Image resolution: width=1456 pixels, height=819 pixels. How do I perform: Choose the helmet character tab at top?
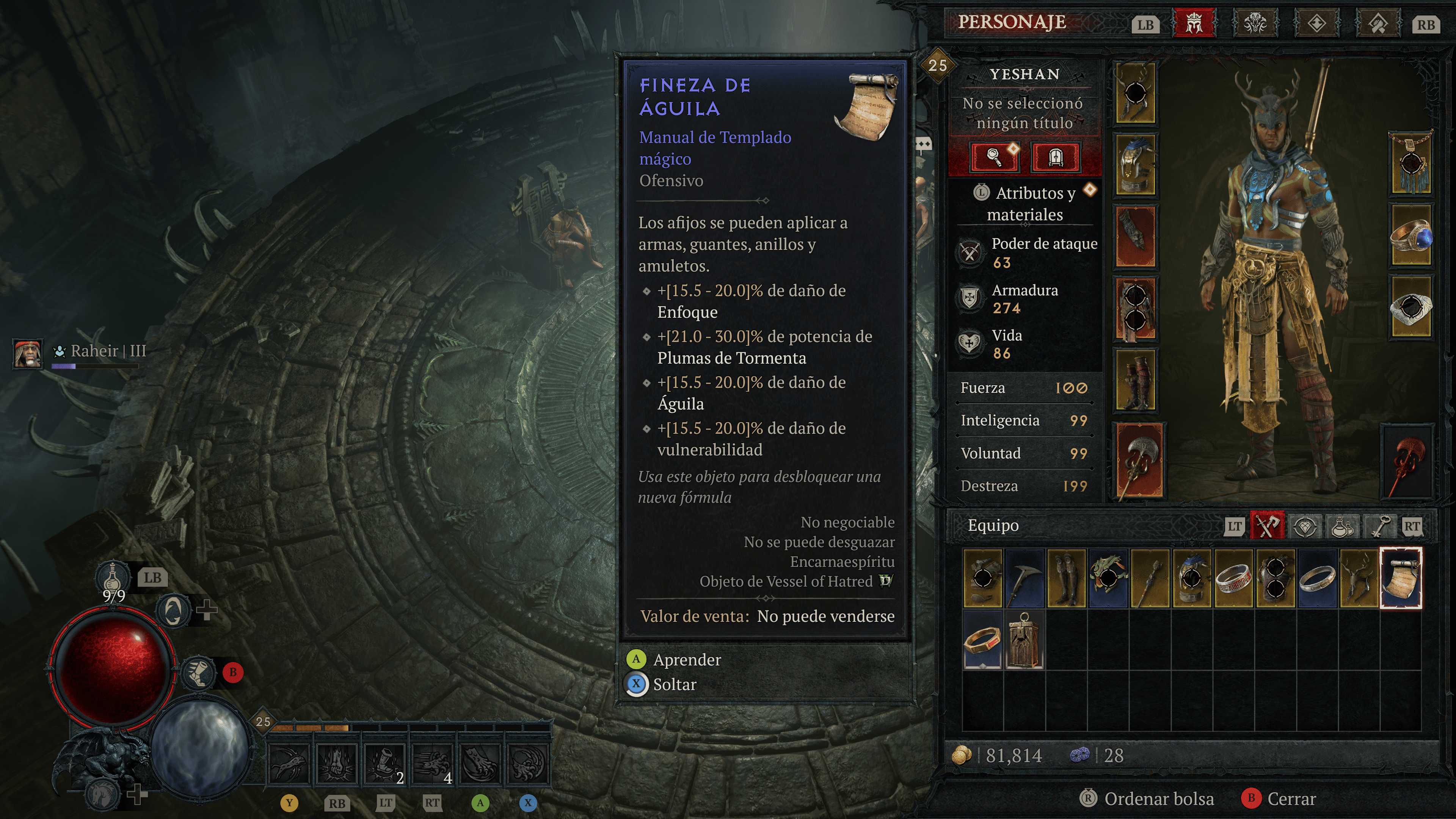point(1194,24)
